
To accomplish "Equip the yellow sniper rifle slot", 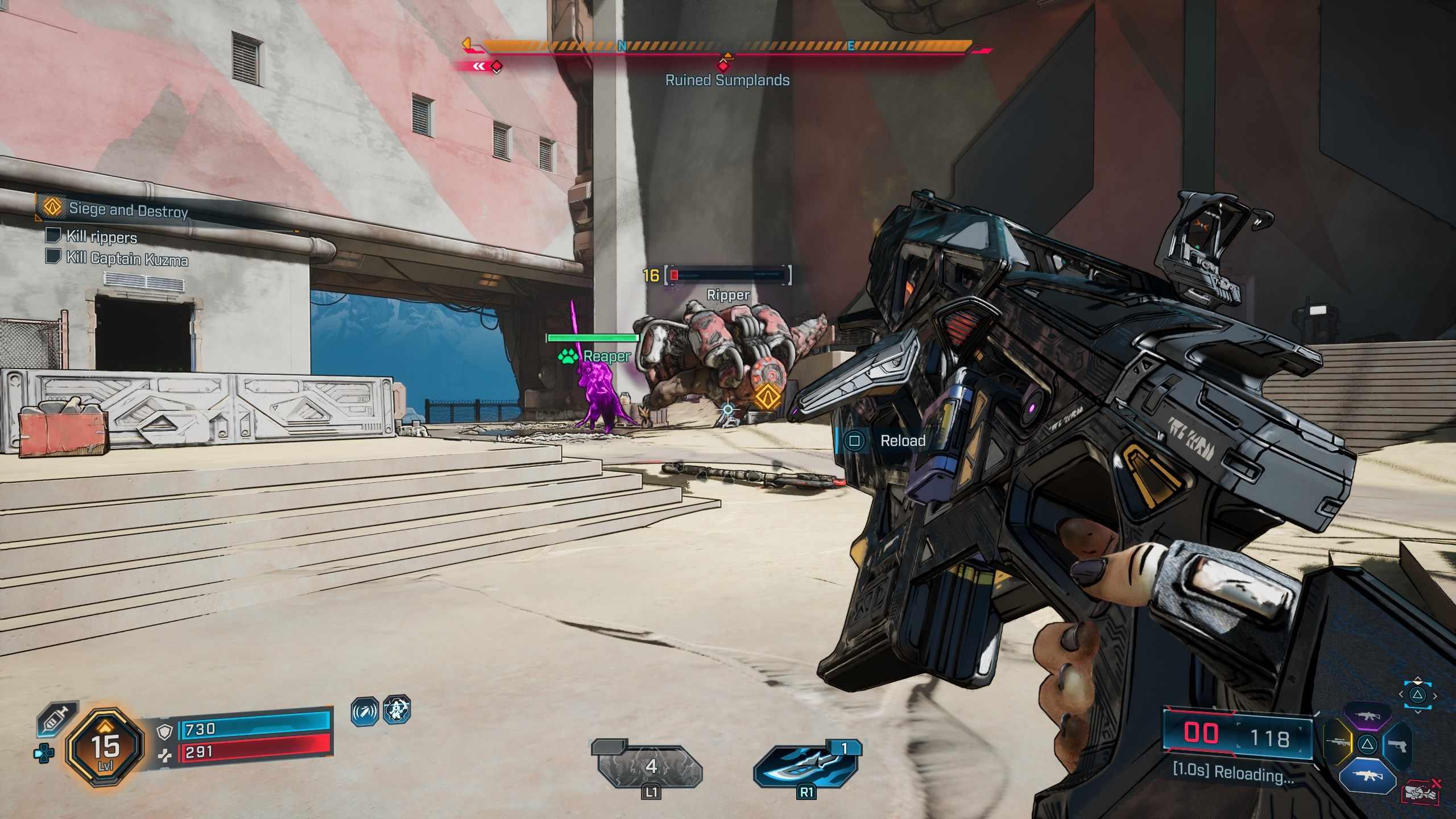I will point(1338,743).
